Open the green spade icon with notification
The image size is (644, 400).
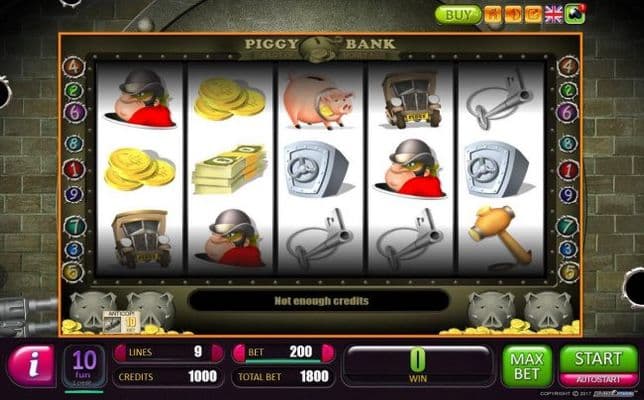tap(575, 14)
